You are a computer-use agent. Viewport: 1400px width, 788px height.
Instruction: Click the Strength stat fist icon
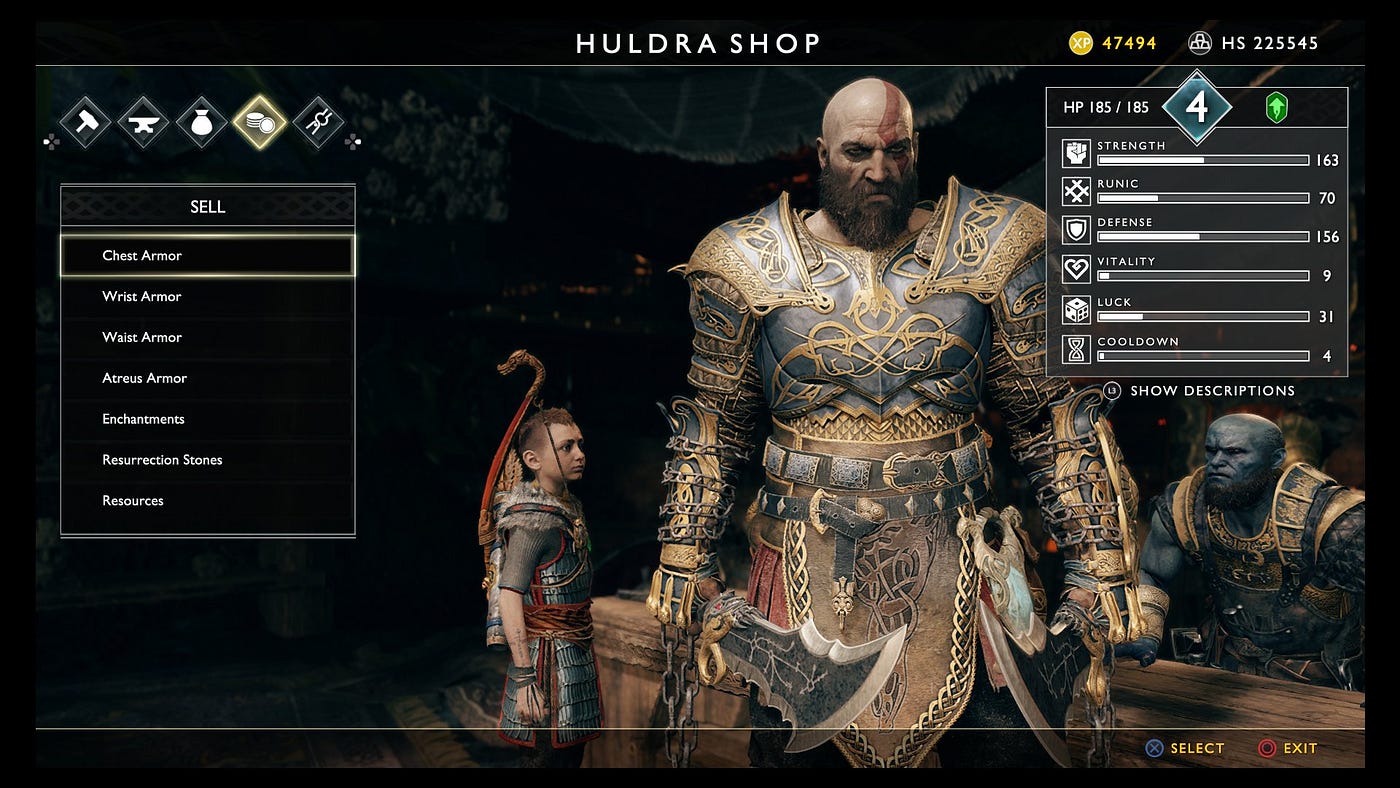pos(1076,153)
